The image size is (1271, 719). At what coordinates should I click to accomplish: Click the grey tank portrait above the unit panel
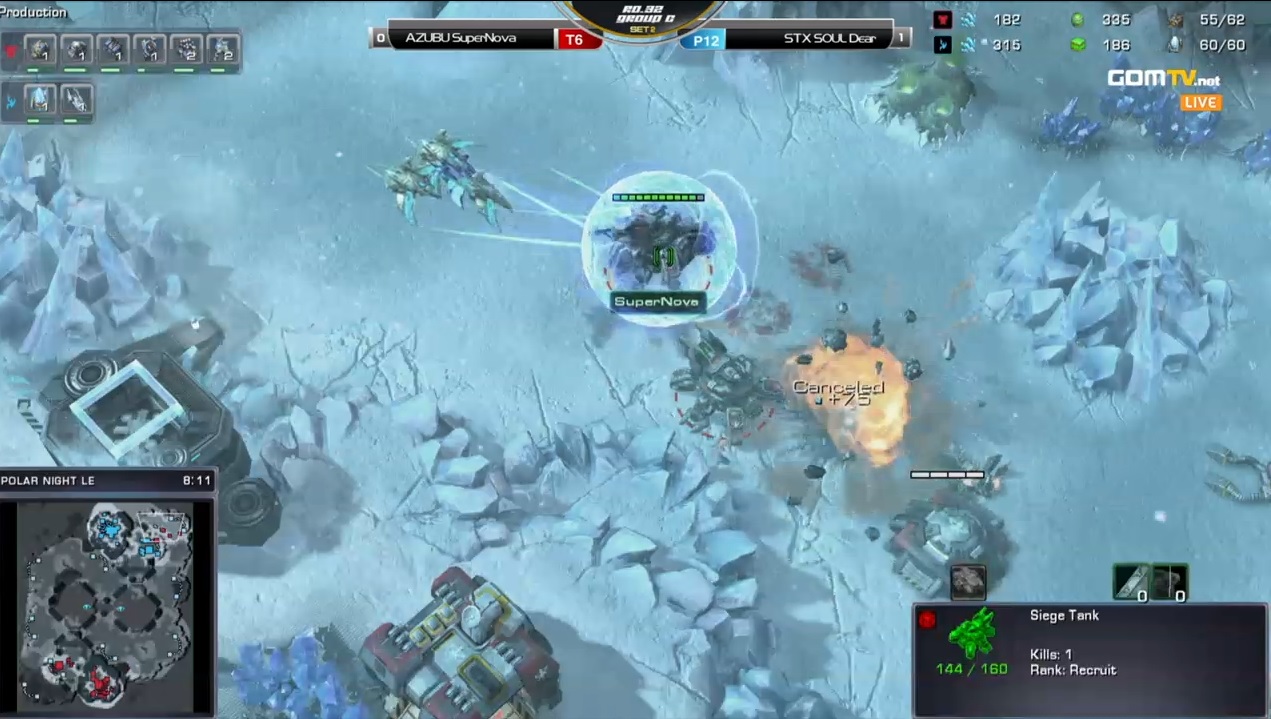tap(967, 581)
